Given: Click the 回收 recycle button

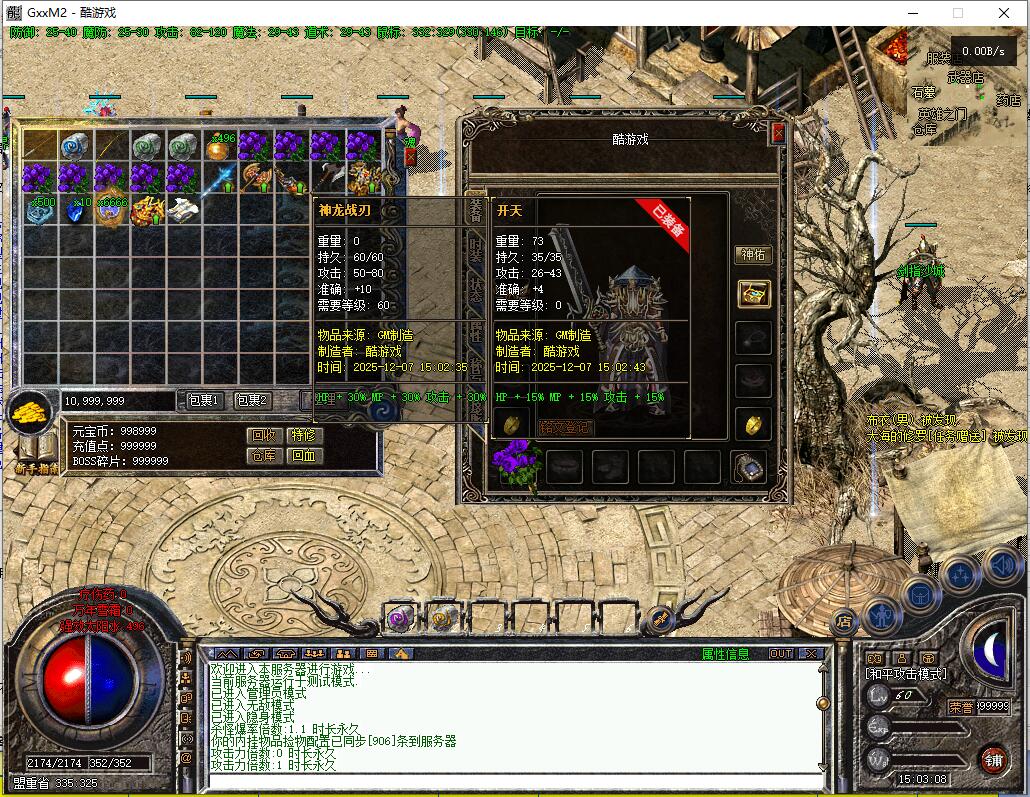Looking at the screenshot, I should pos(264,436).
